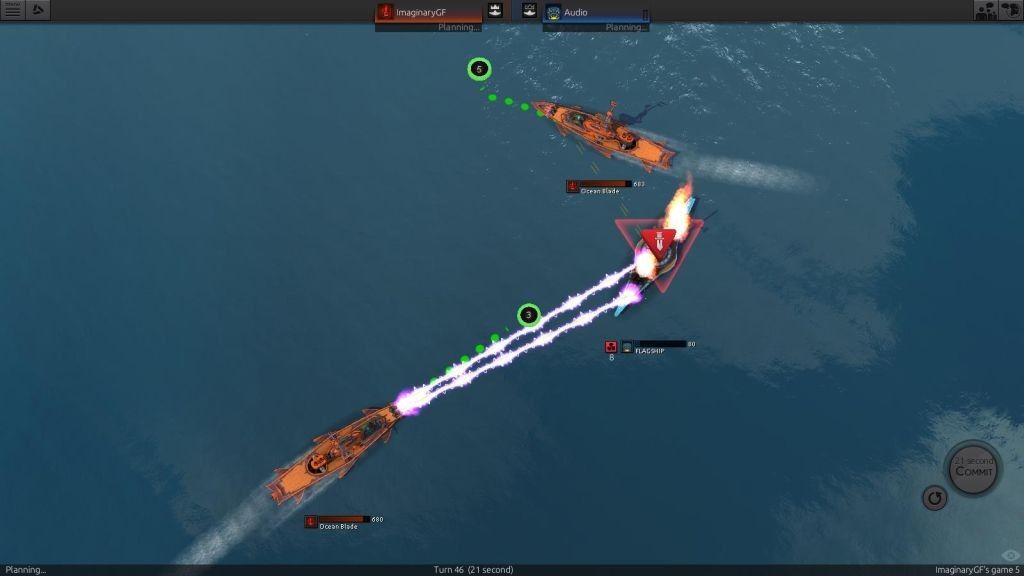
Task: Click the ship logo button beside the menu
Action: [x=38, y=10]
